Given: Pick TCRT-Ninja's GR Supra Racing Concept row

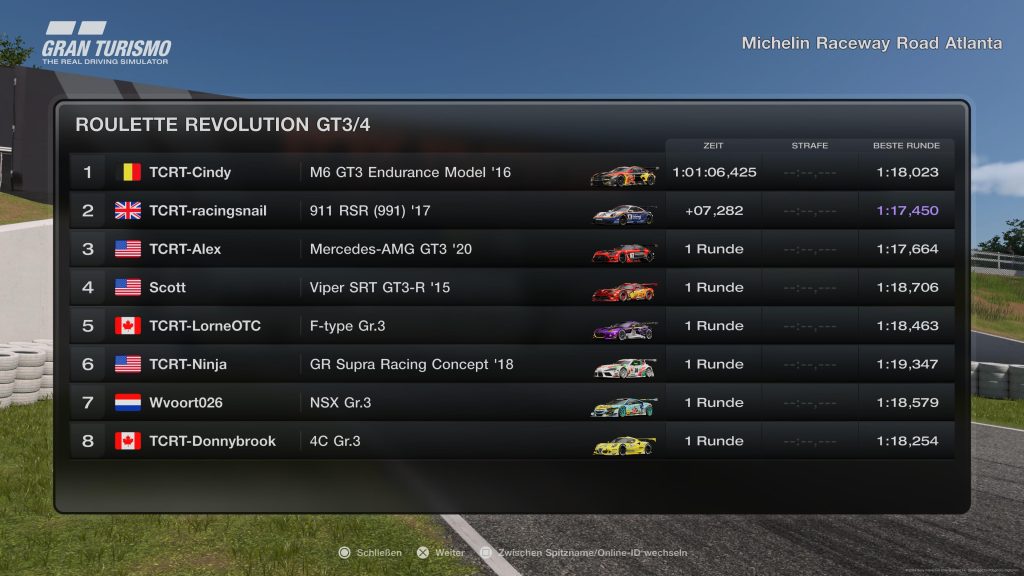Looking at the screenshot, I should click(510, 364).
